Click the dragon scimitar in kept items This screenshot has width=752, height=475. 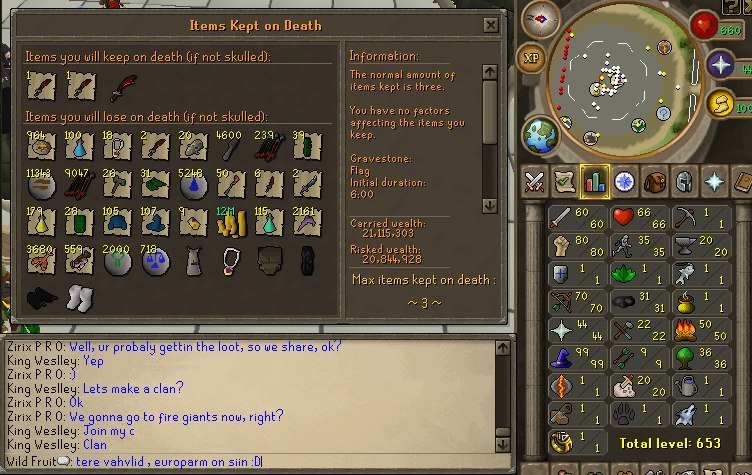pos(122,88)
